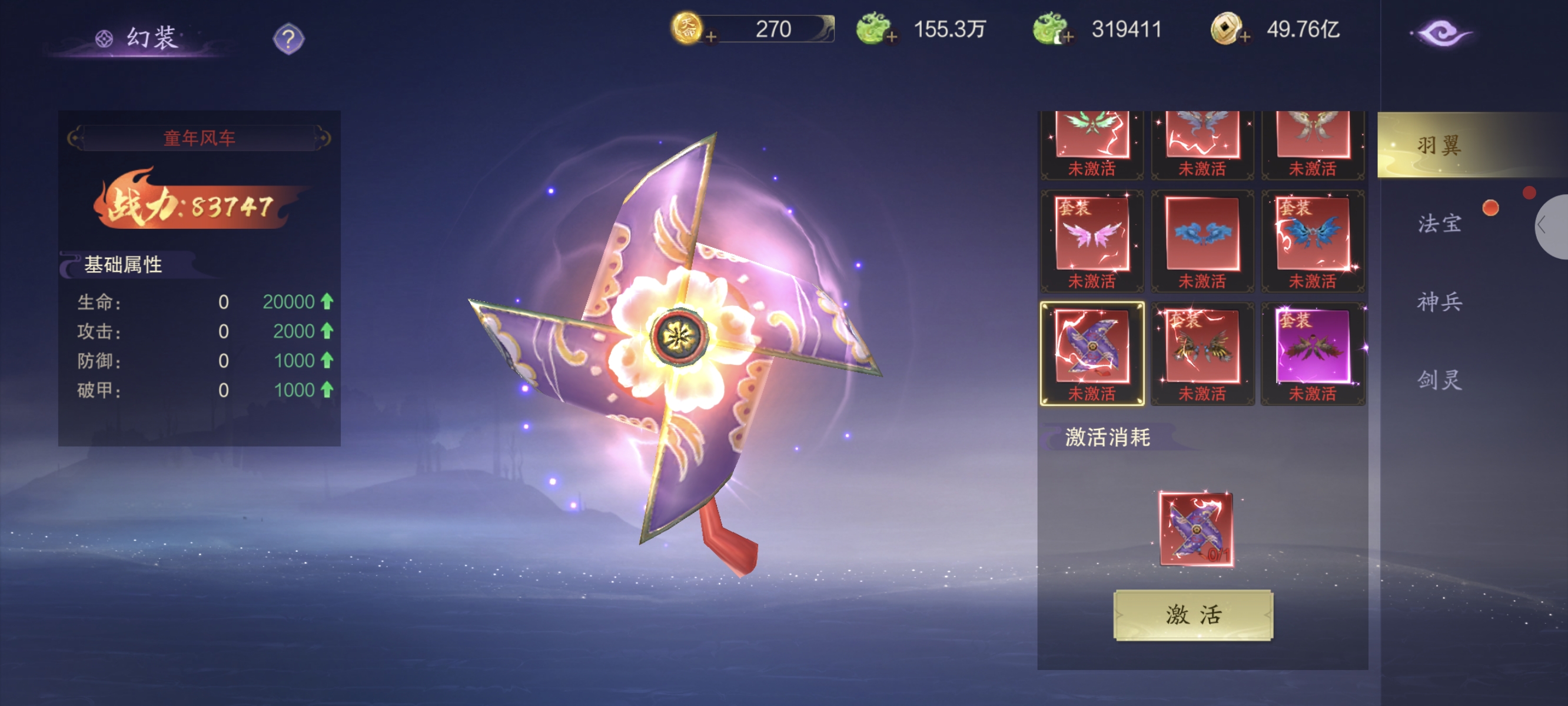Select the pinwheel wings thumbnail in the grid
The height and width of the screenshot is (706, 1568).
tap(1092, 348)
